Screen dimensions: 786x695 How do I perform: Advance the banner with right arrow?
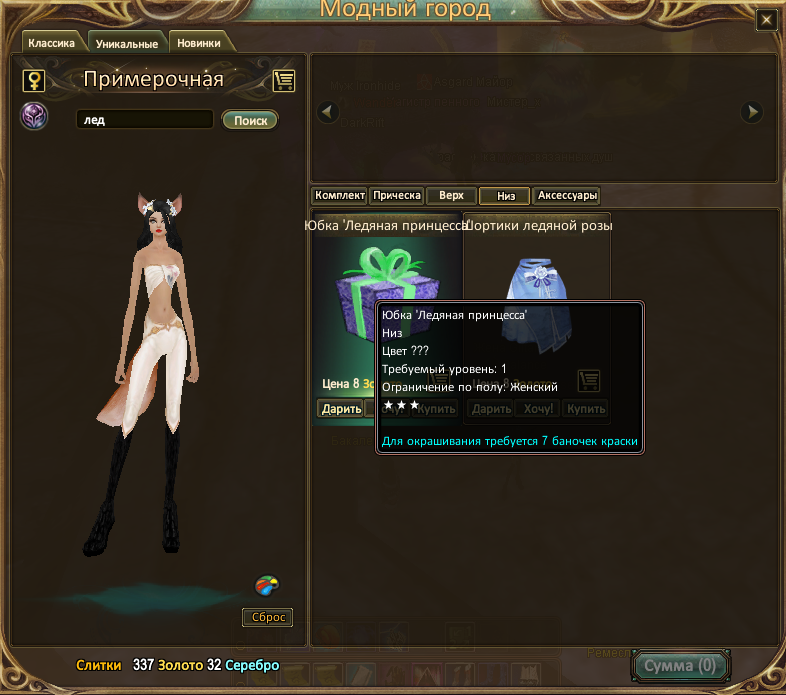click(752, 113)
